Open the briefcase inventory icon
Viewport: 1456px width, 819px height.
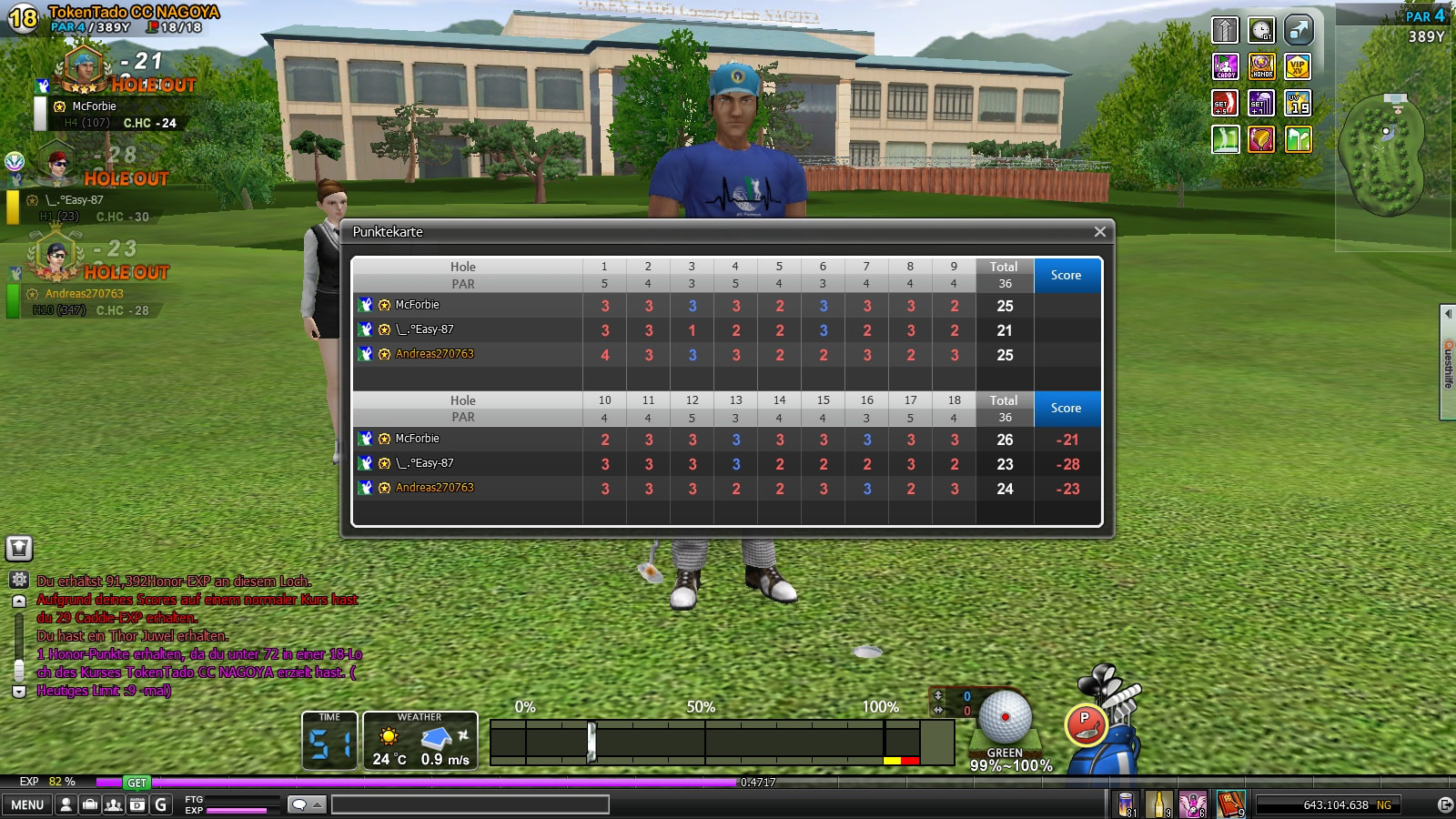[89, 804]
